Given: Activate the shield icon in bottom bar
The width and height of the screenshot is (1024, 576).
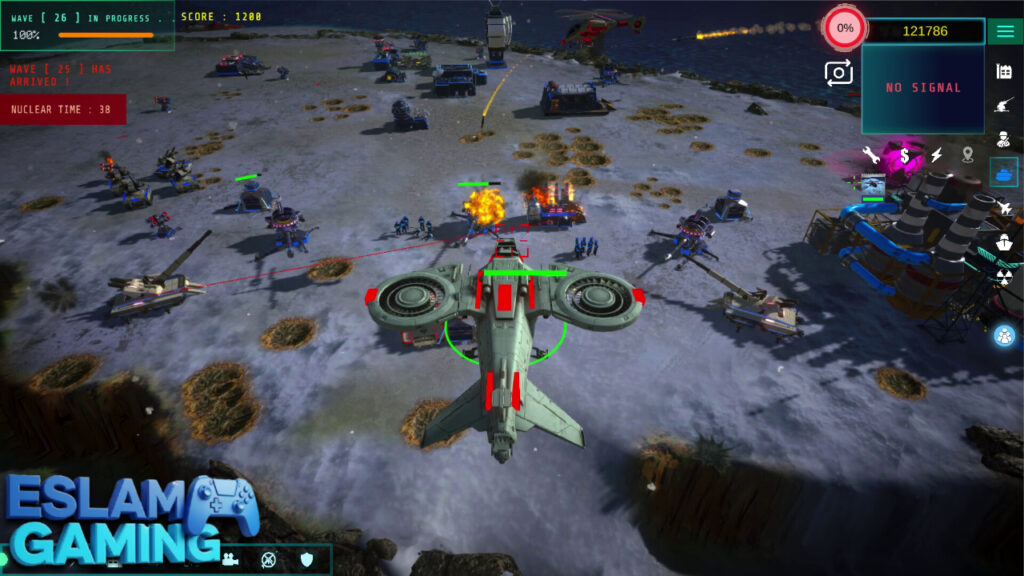Looking at the screenshot, I should (307, 559).
